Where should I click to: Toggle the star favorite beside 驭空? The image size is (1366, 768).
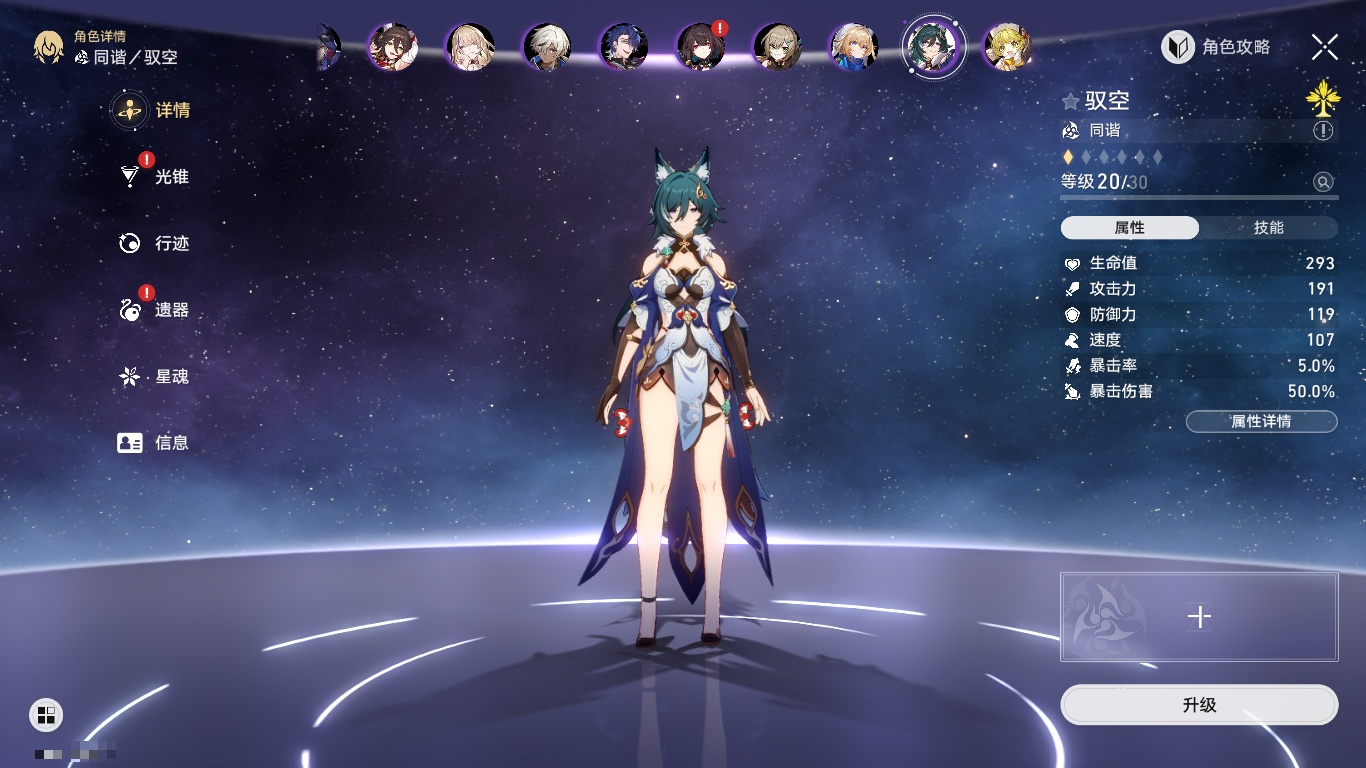pyautogui.click(x=1070, y=101)
